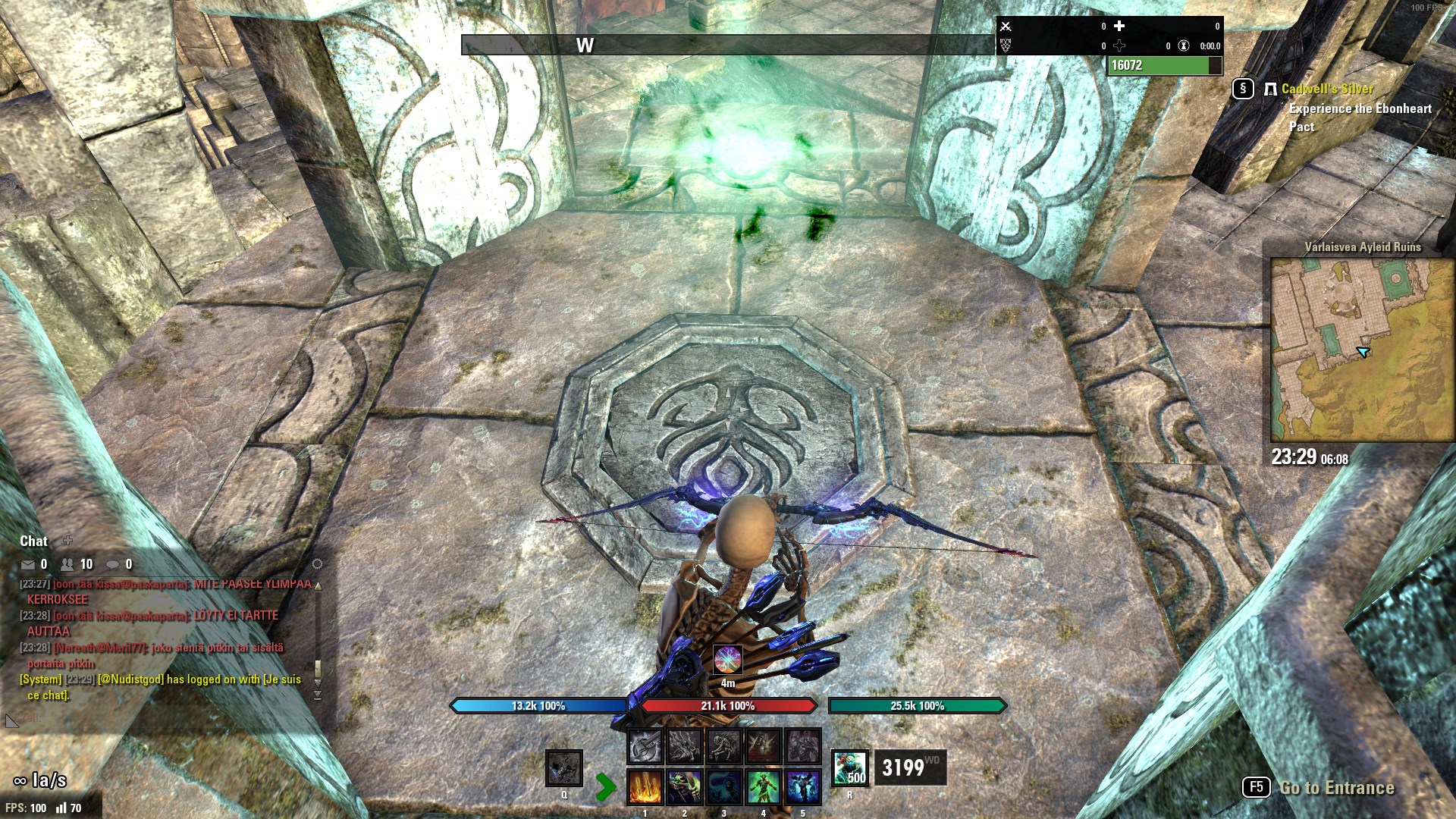Open chat options gear
Screen dimensions: 1456x819
pyautogui.click(x=317, y=564)
